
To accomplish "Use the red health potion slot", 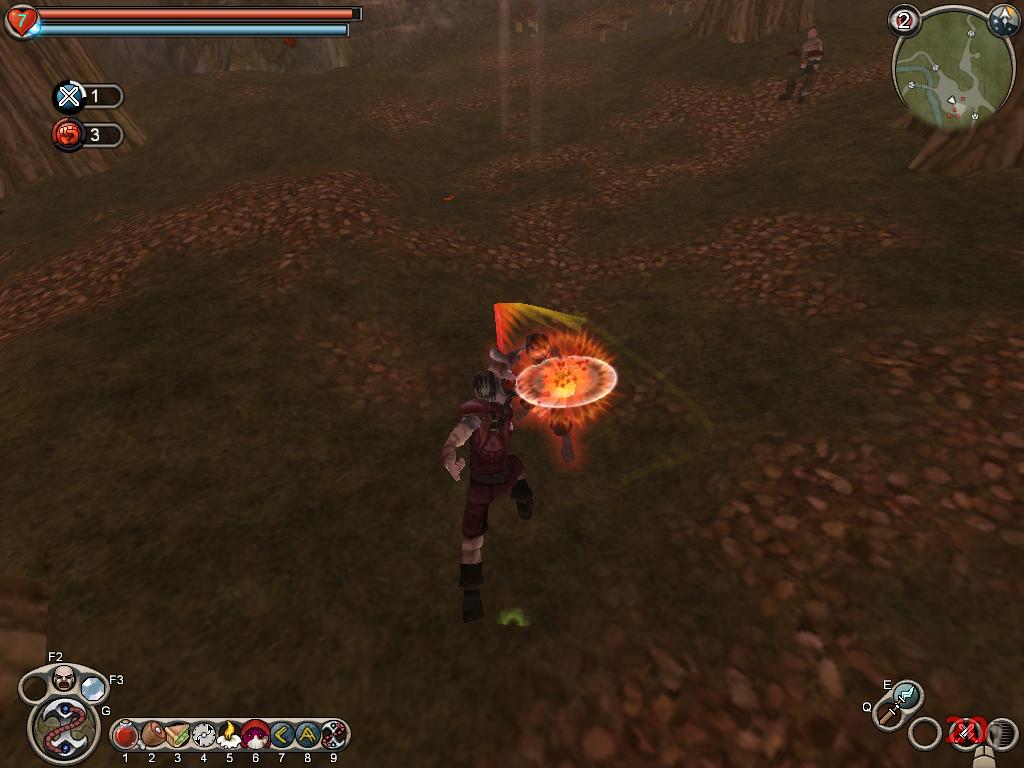I will tap(126, 736).
